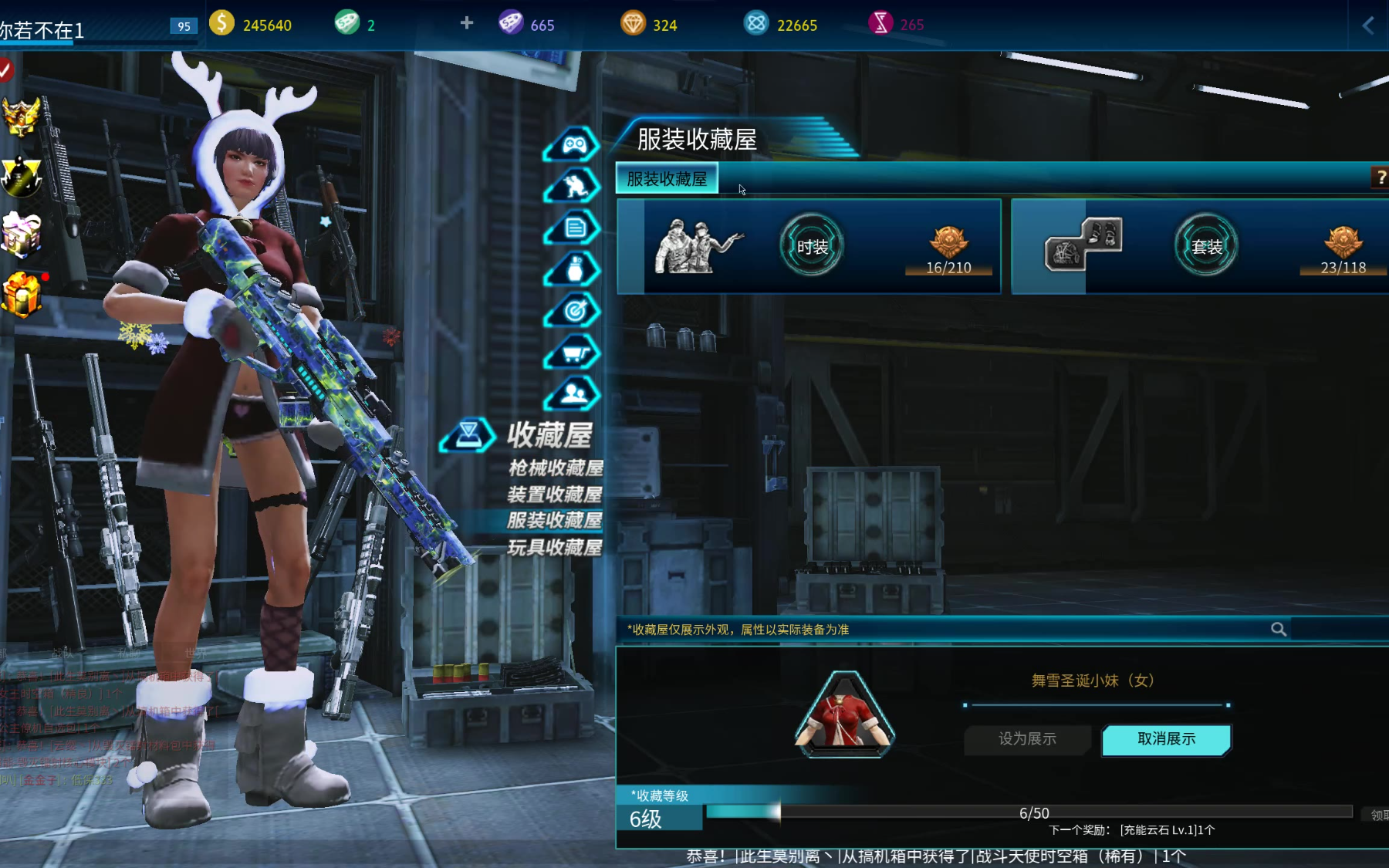The width and height of the screenshot is (1389, 868).
Task: Open the friends silhouette sidebar icon
Action: click(573, 394)
